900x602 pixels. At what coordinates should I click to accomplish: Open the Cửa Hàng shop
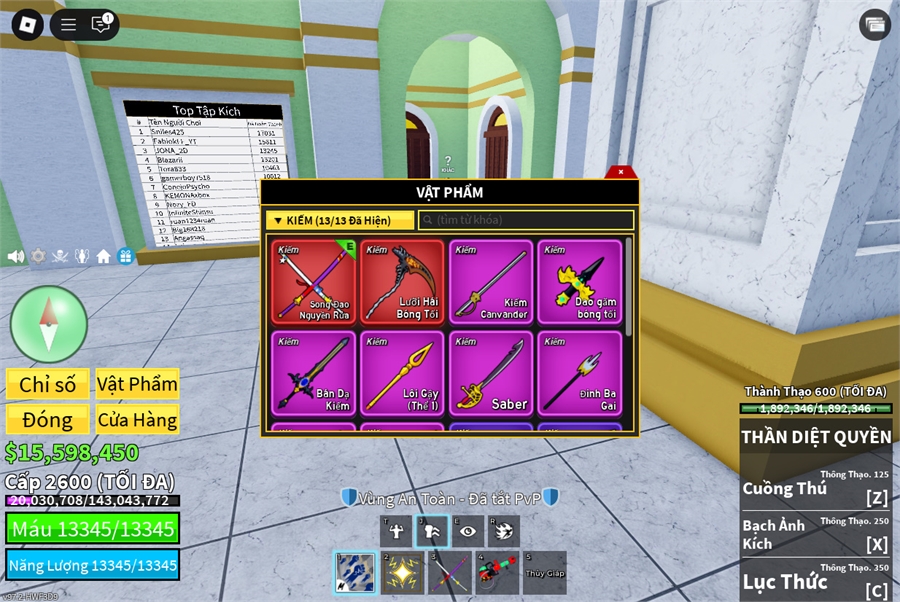[x=137, y=420]
